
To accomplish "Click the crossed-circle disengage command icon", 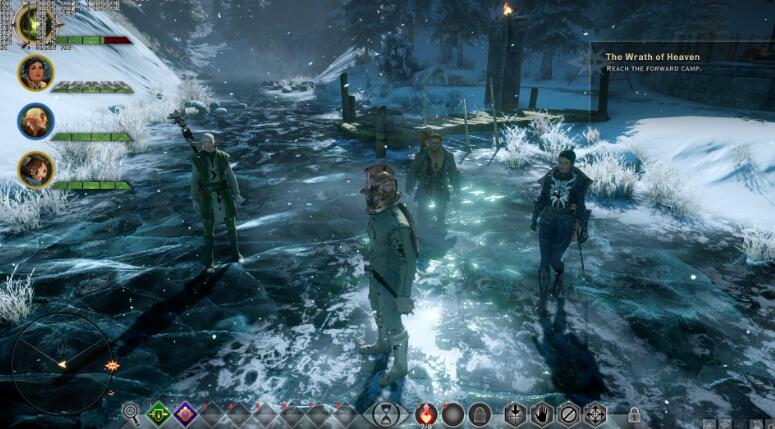I will (x=568, y=412).
